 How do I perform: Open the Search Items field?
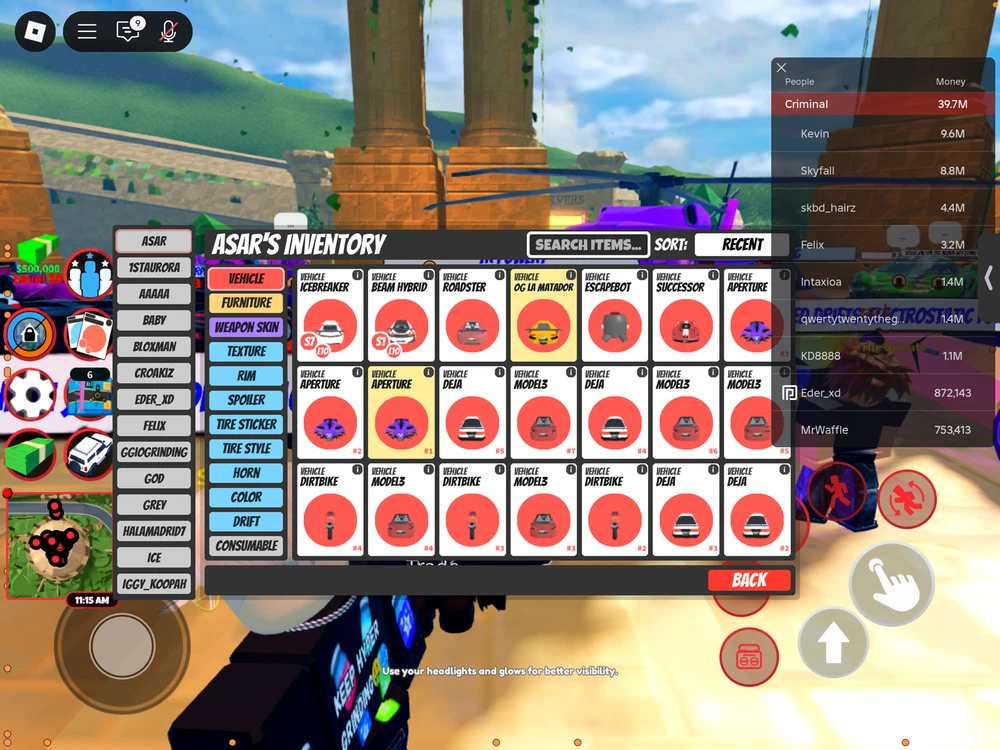pyautogui.click(x=588, y=244)
